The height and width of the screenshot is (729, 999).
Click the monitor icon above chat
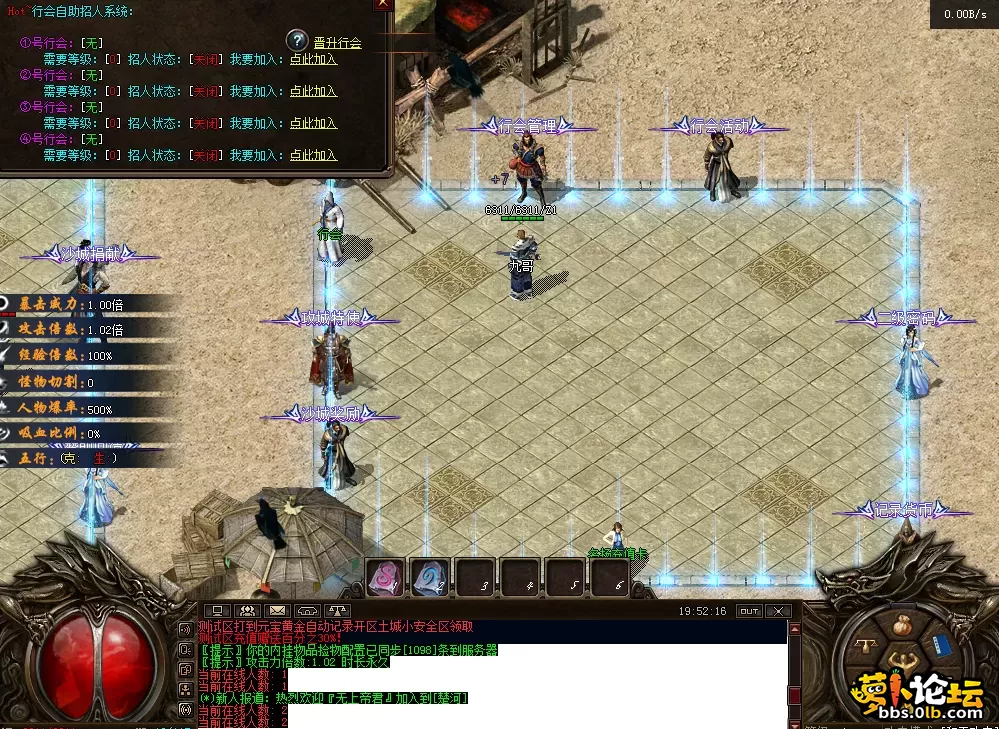tap(215, 610)
